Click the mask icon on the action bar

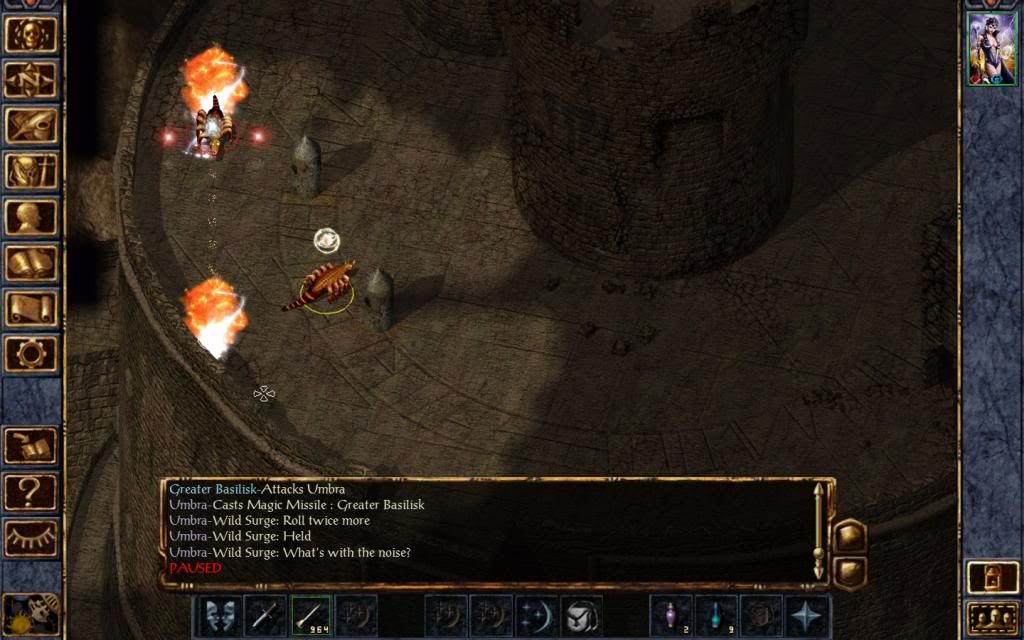pyautogui.click(x=221, y=615)
